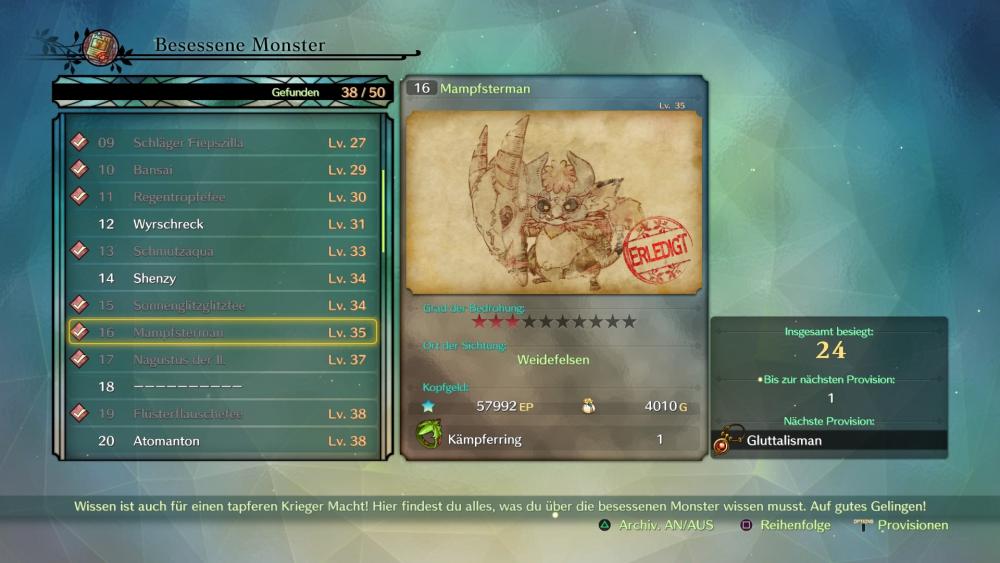Open the Wyrschreck monster entry

tap(222, 224)
